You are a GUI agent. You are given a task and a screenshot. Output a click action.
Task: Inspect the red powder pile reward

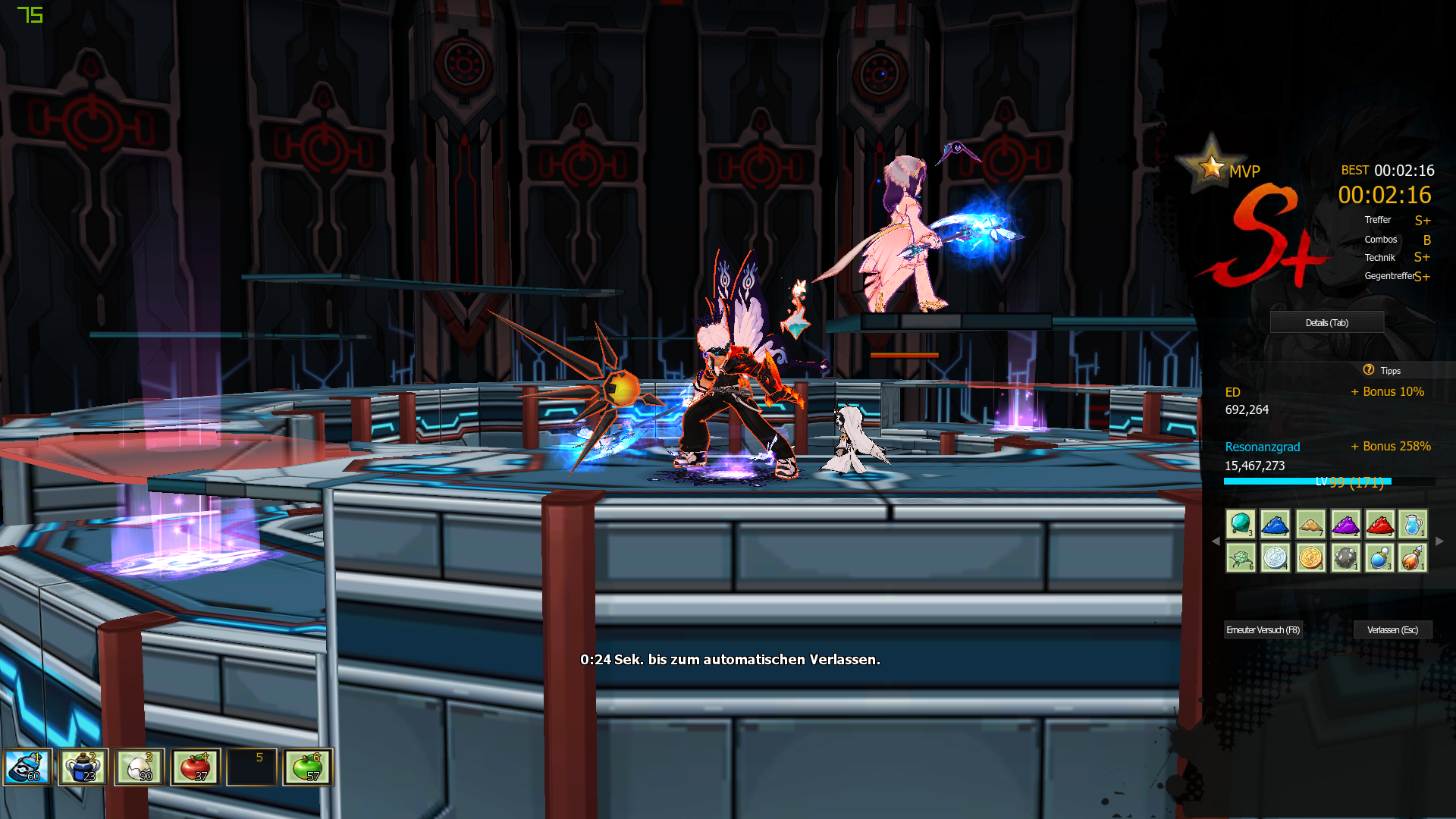[1379, 524]
